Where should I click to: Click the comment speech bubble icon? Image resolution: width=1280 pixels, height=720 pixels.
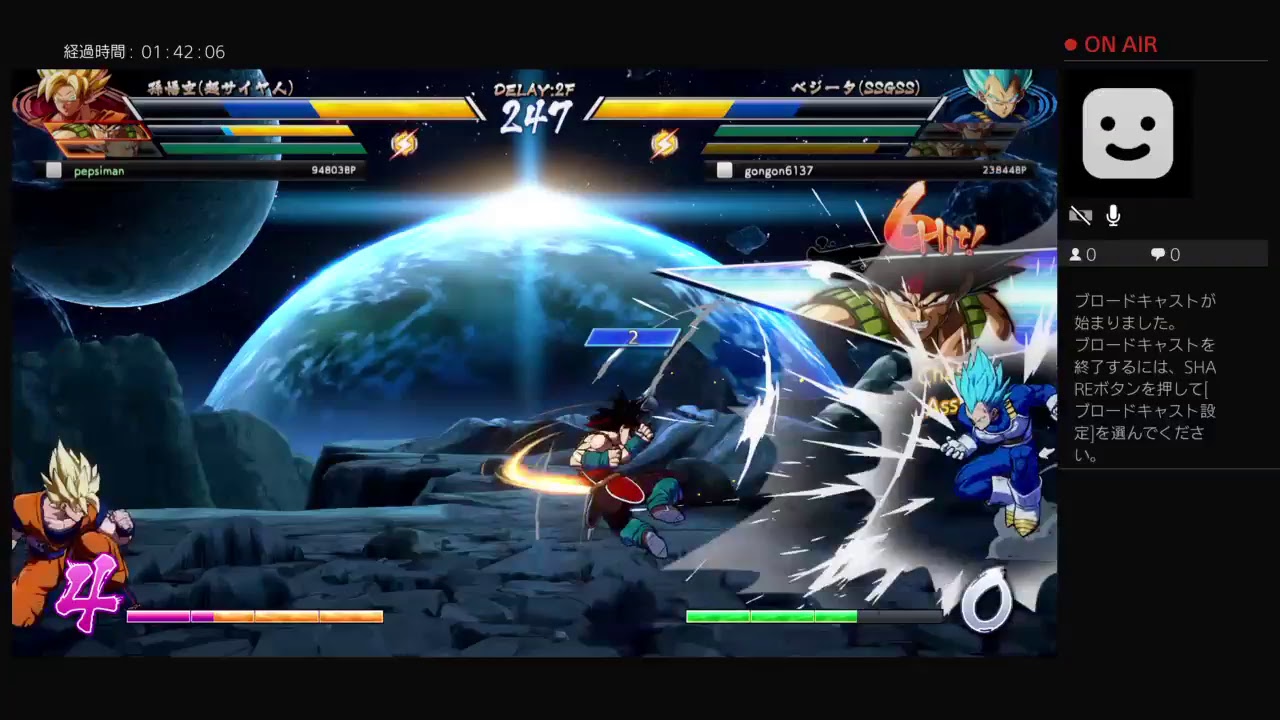[x=1158, y=254]
